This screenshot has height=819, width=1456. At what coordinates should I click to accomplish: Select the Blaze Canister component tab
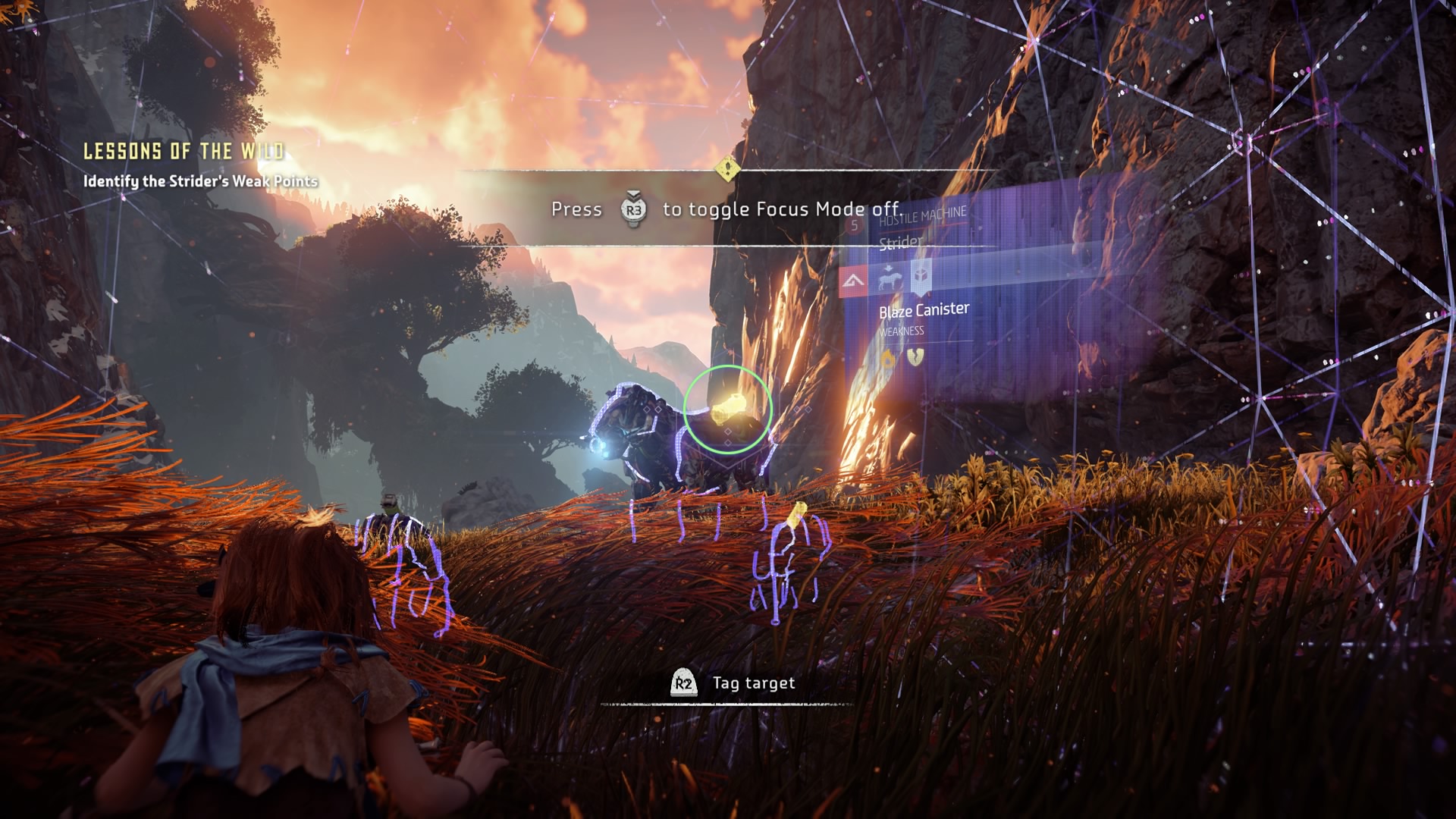click(921, 276)
